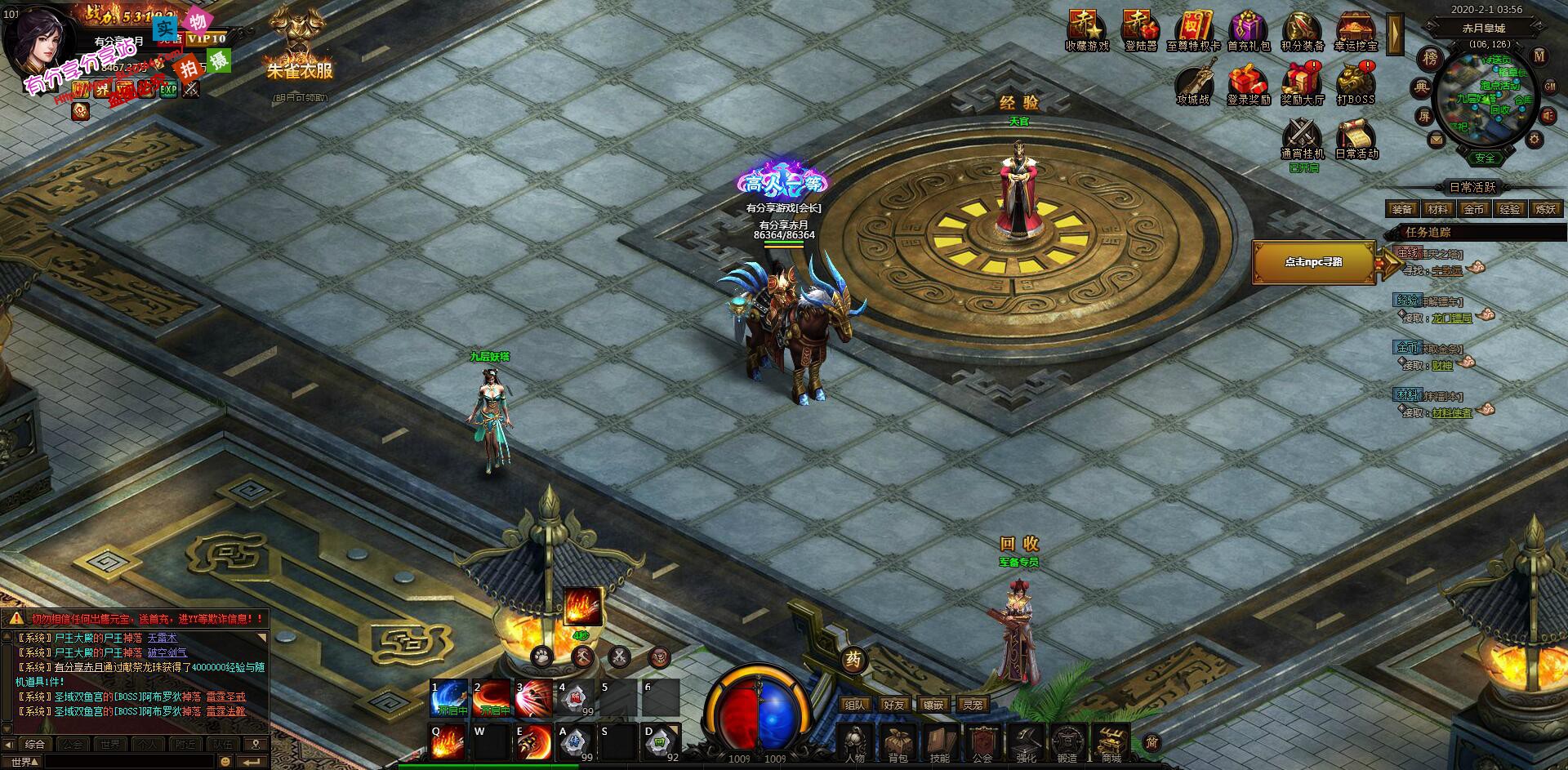The height and width of the screenshot is (770, 1568).
Task: Select the 经验 daily activity tab
Action: pyautogui.click(x=1509, y=209)
